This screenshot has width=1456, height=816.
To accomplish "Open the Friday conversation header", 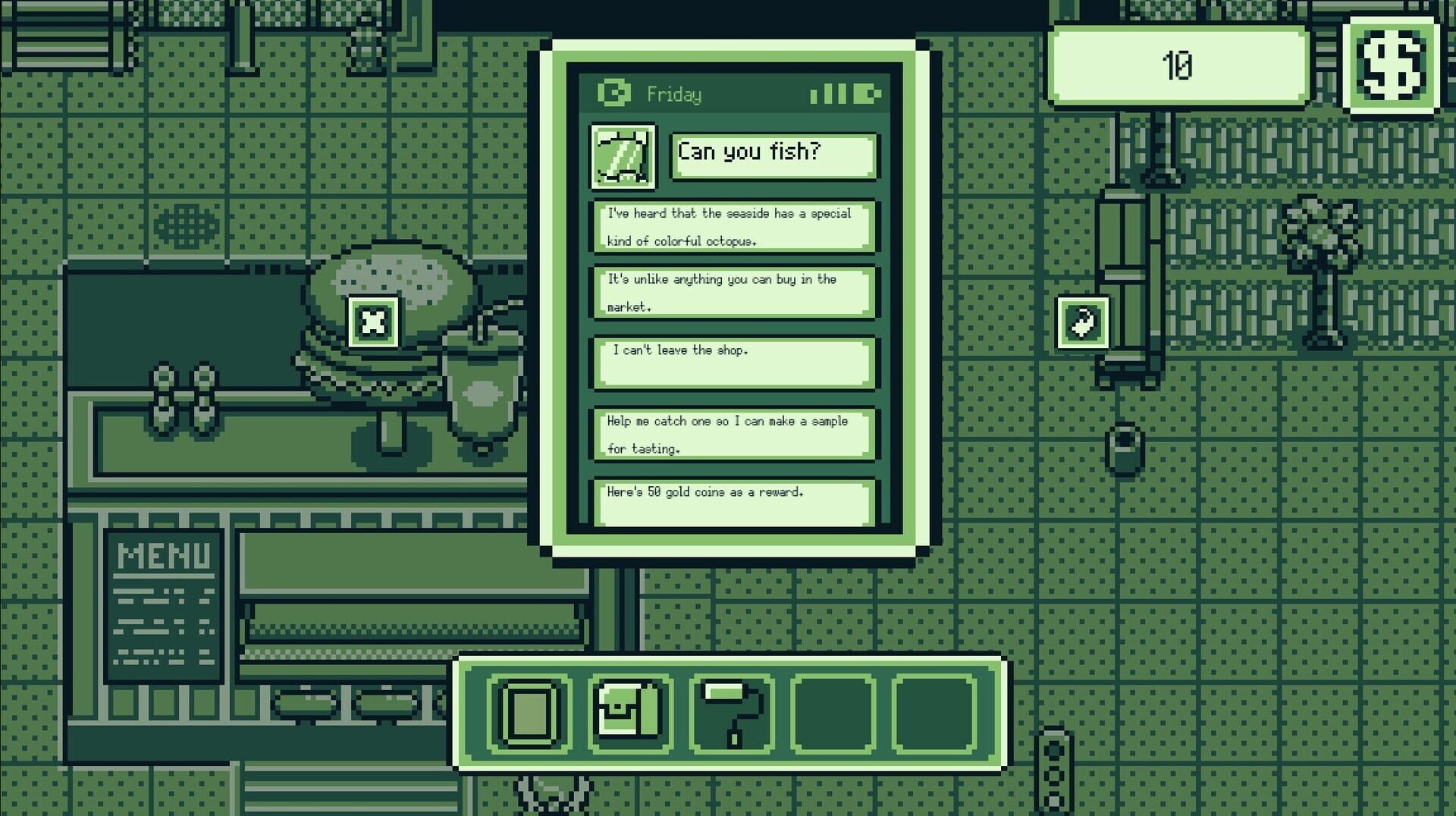I will [673, 94].
